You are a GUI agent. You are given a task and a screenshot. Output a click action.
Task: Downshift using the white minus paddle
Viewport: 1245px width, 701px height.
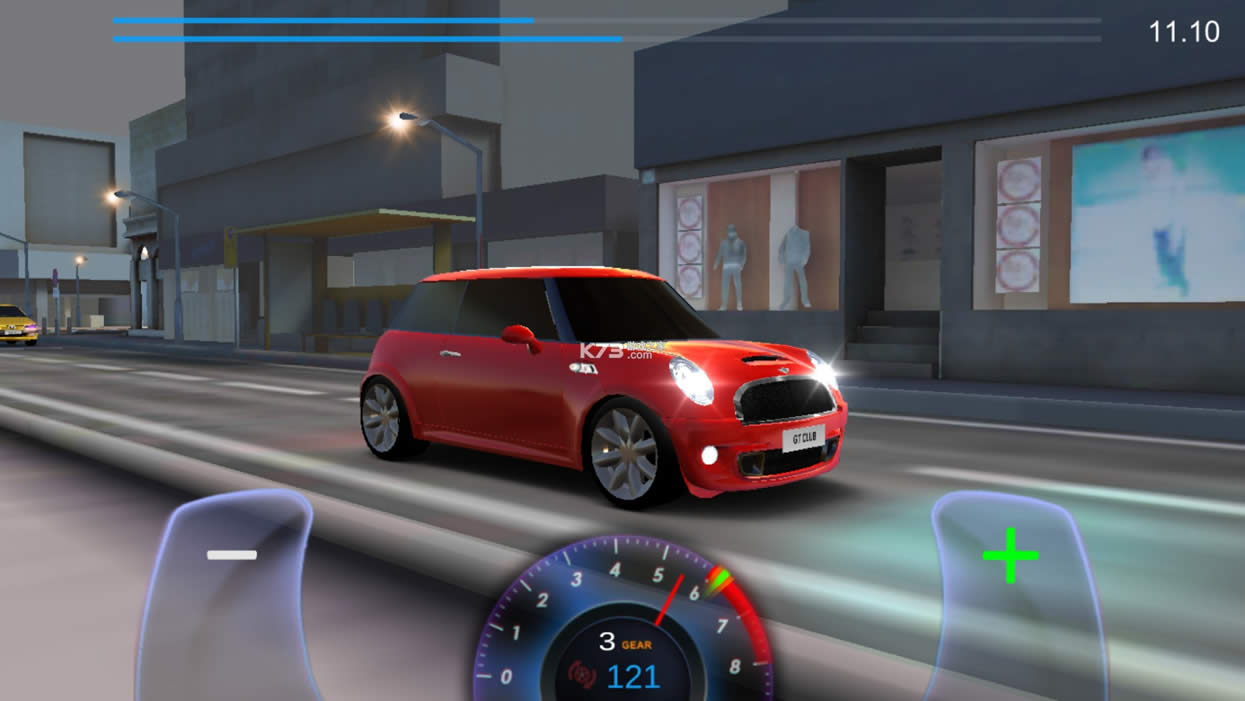232,556
